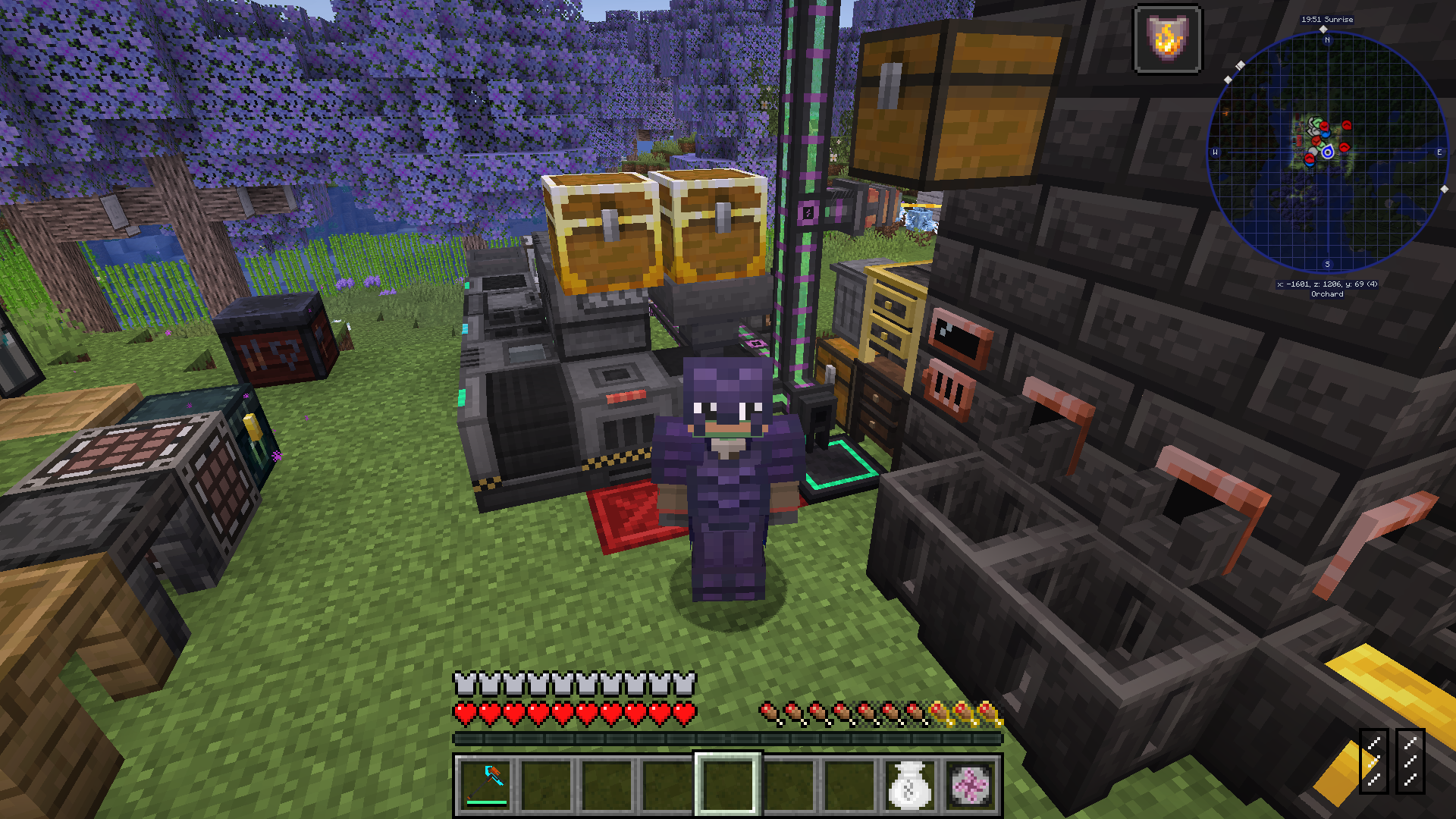This screenshot has height=819, width=1456.
Task: Select the white sack hotbar slot
Action: (909, 784)
